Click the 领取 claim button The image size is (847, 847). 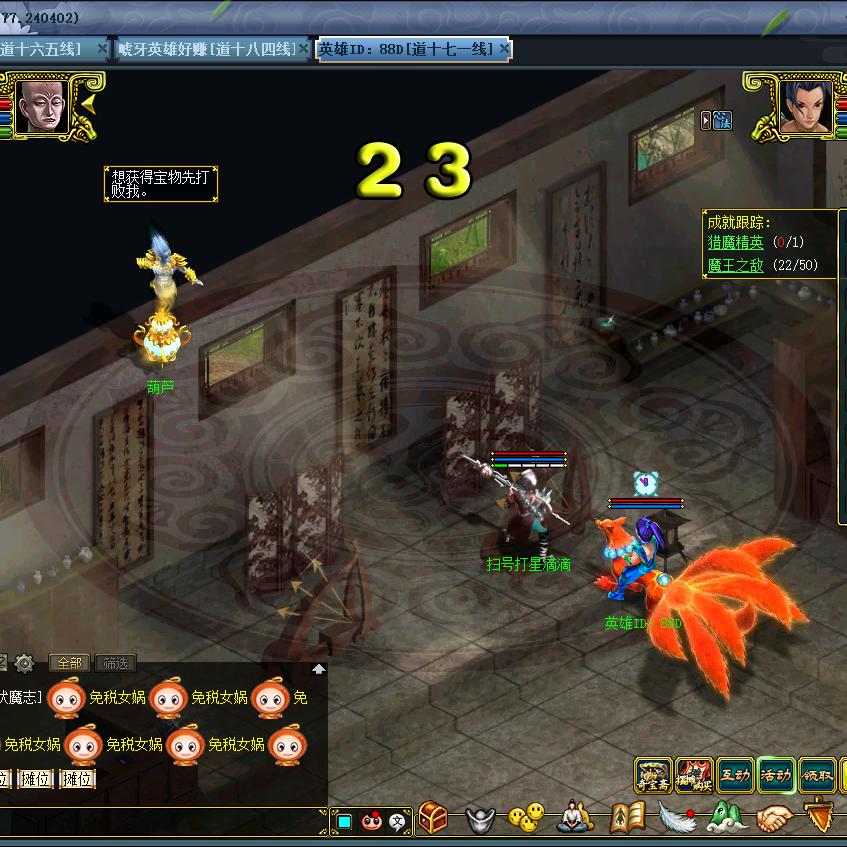[817, 775]
